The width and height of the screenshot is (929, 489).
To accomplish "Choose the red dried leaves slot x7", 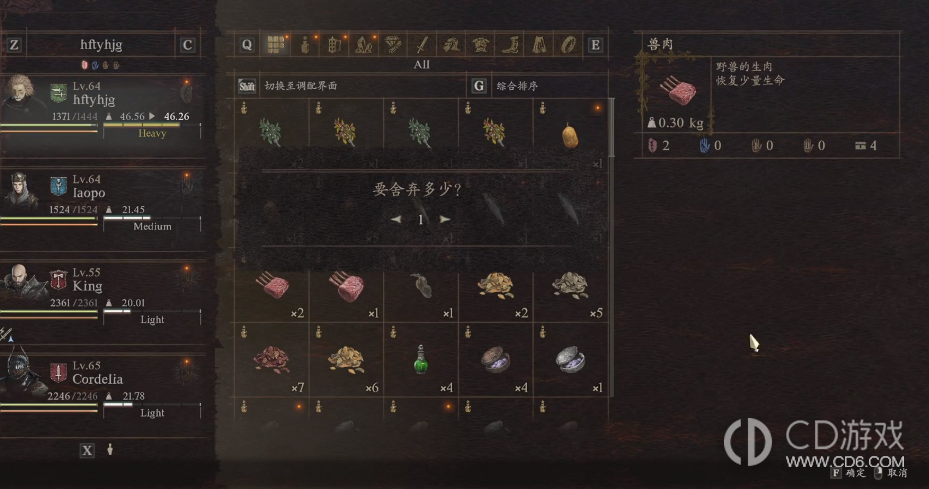I will click(x=271, y=359).
